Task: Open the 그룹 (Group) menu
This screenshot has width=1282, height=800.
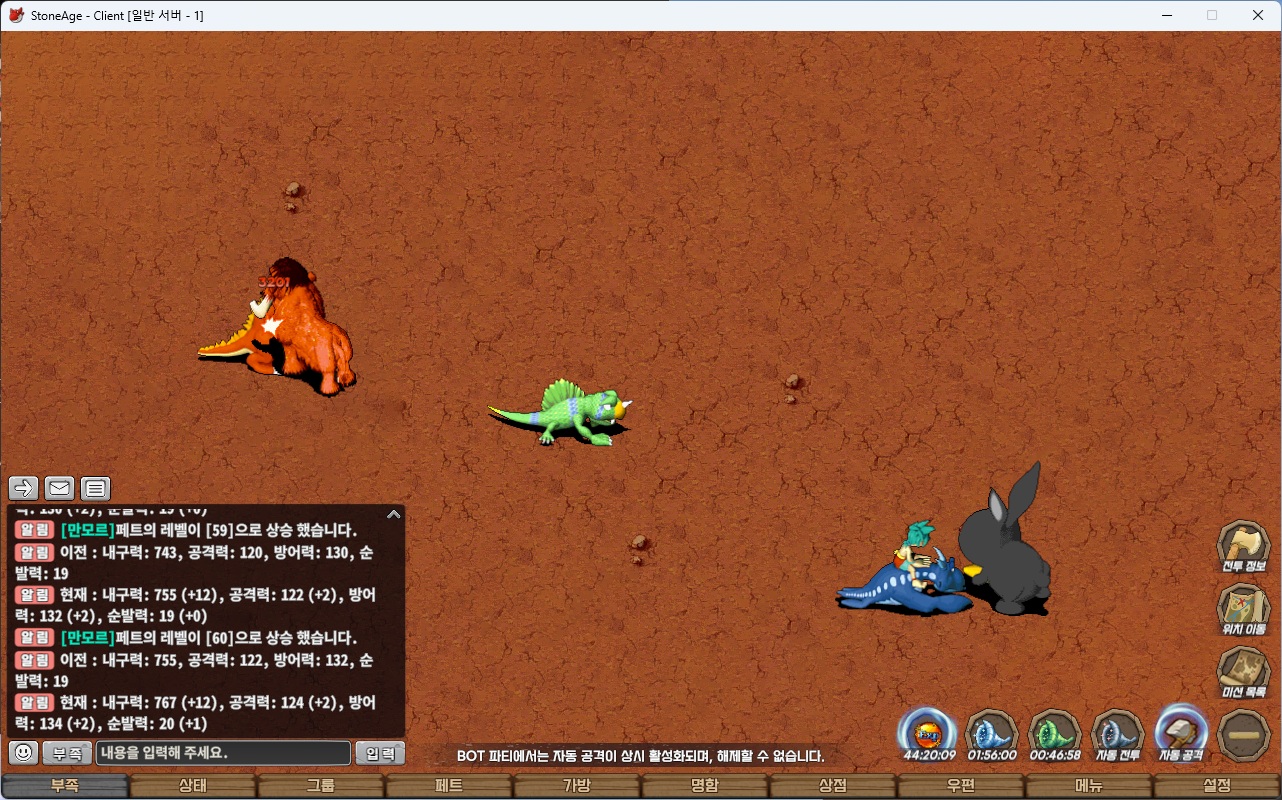Action: [321, 786]
